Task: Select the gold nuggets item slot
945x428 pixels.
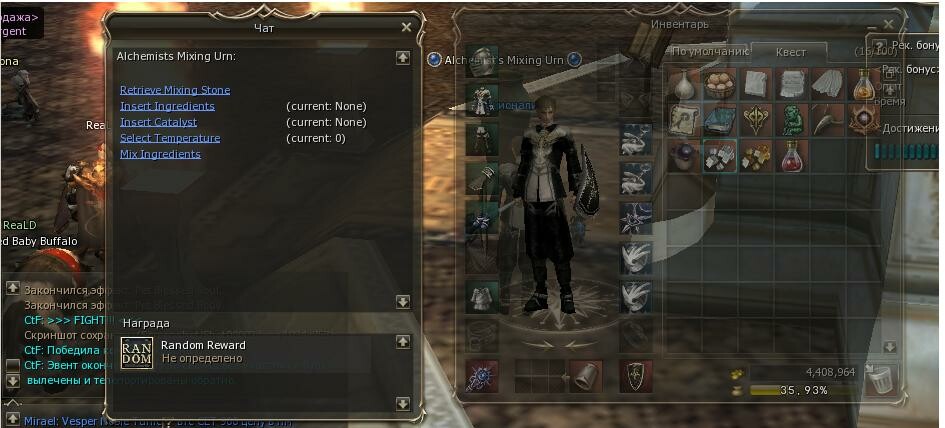Action: click(755, 155)
